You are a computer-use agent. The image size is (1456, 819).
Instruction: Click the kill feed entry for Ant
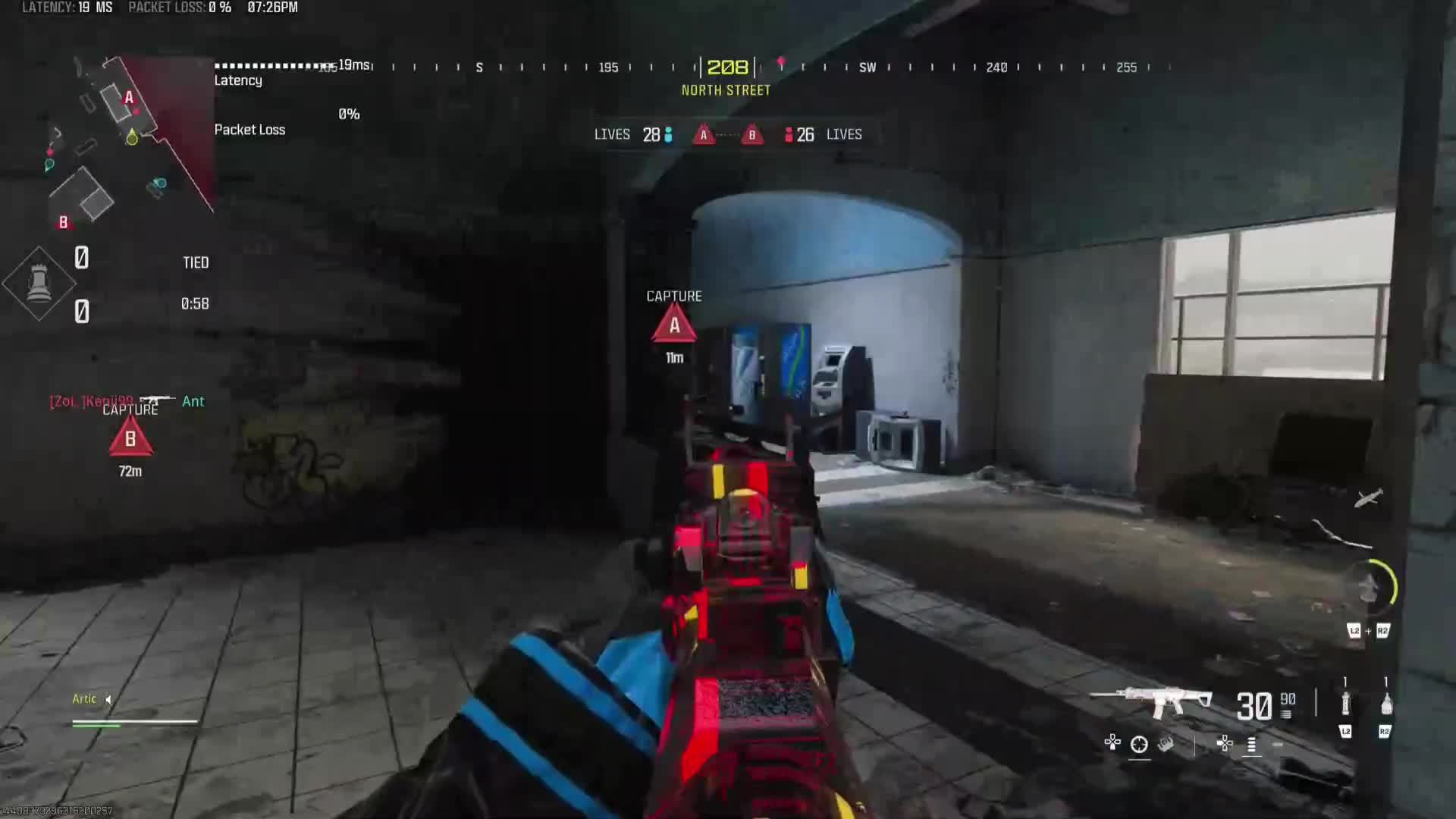pyautogui.click(x=193, y=401)
